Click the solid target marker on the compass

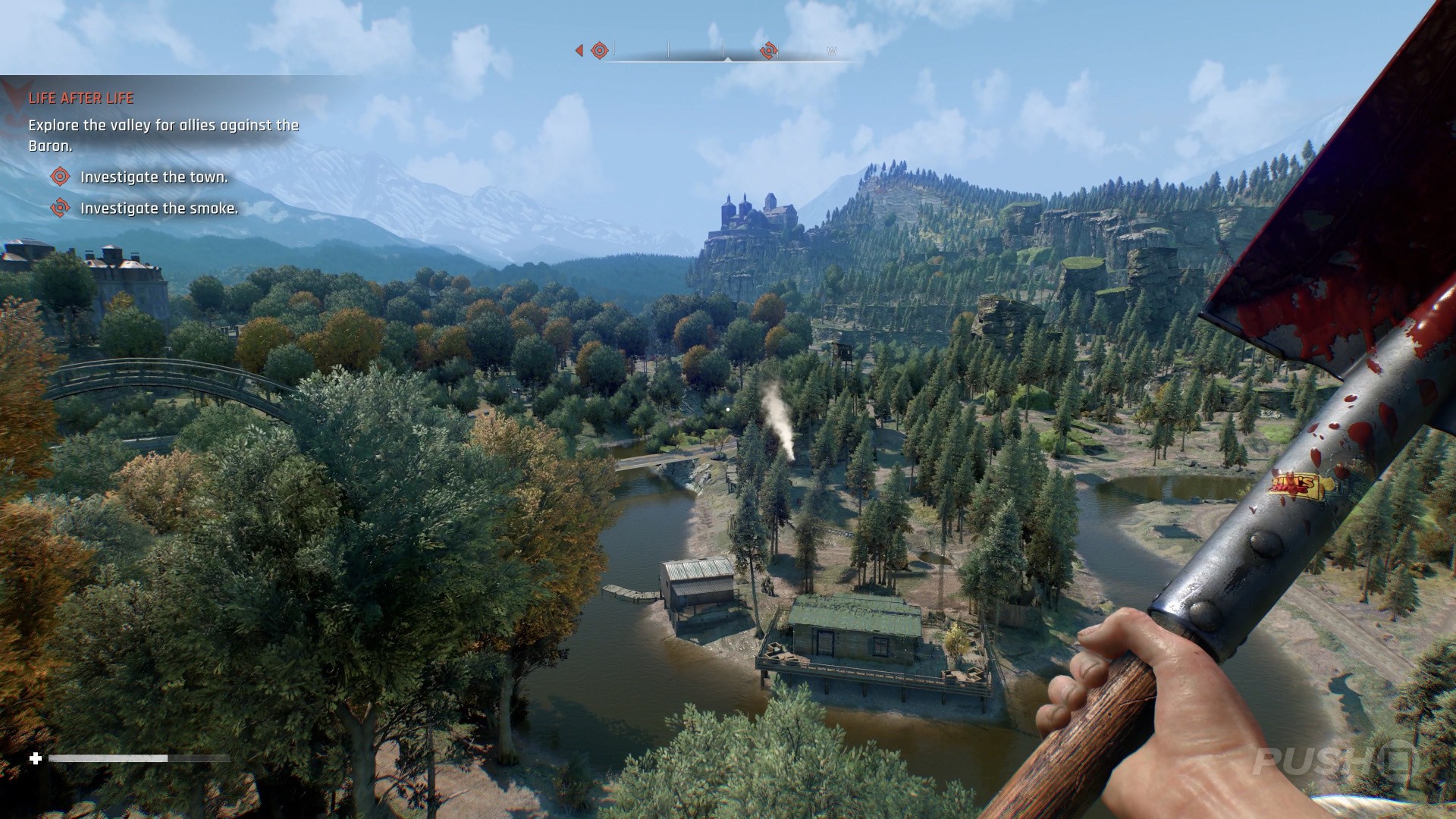tap(599, 51)
